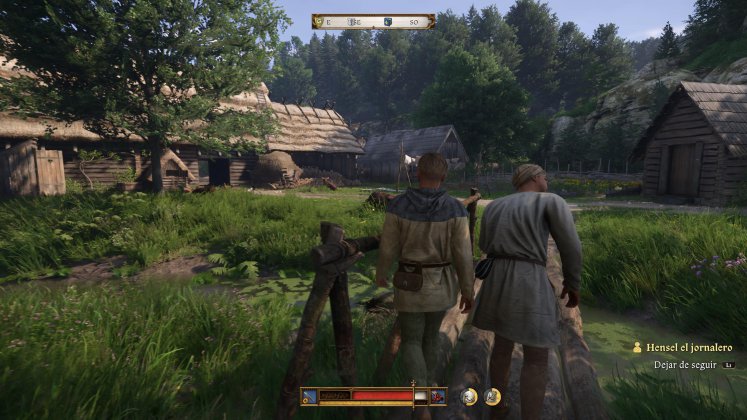Viewport: 747px width, 420px height.
Task: Click the blue weapon icon beside stamina bar
Action: point(310,397)
